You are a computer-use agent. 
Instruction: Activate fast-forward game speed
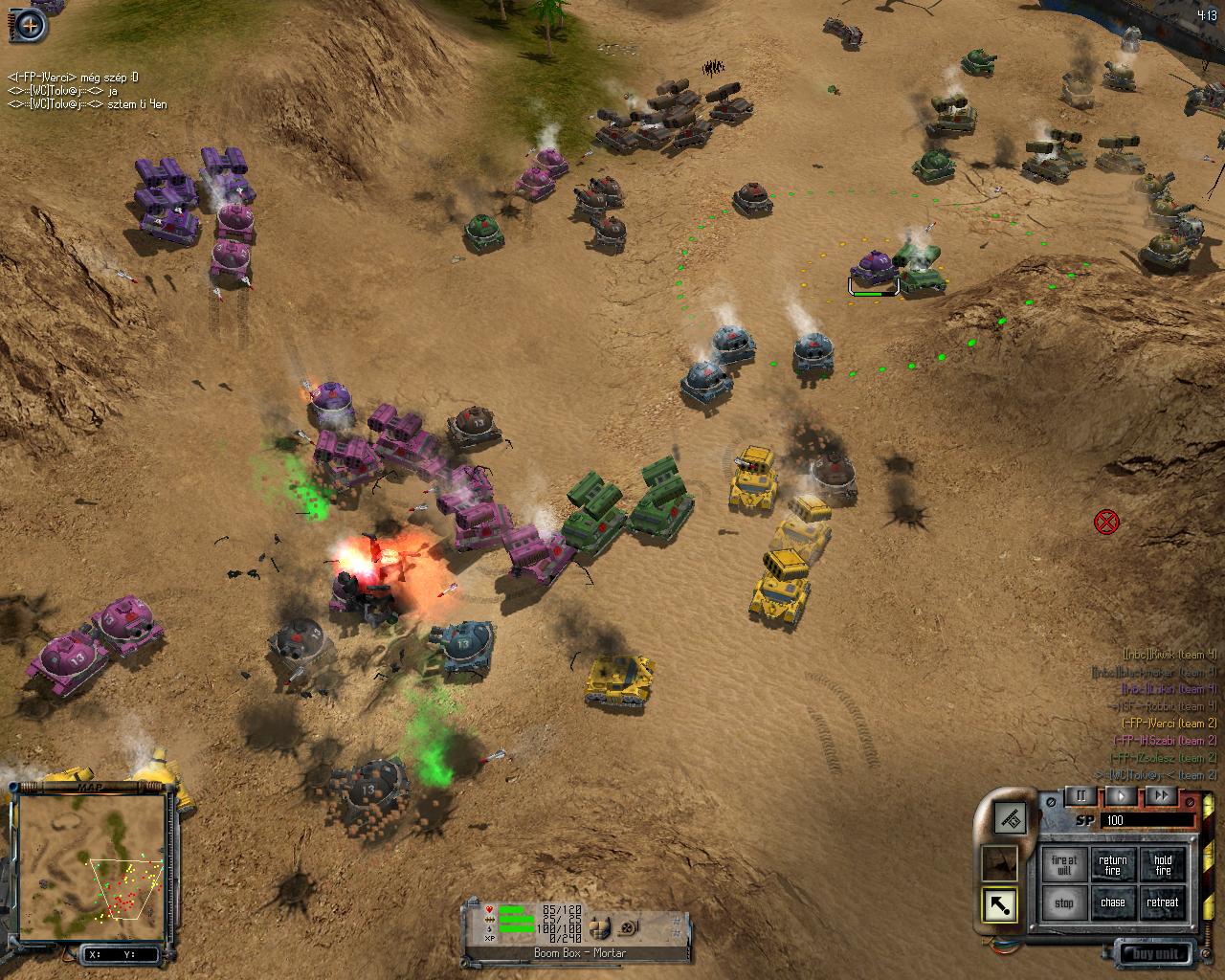tap(1162, 795)
